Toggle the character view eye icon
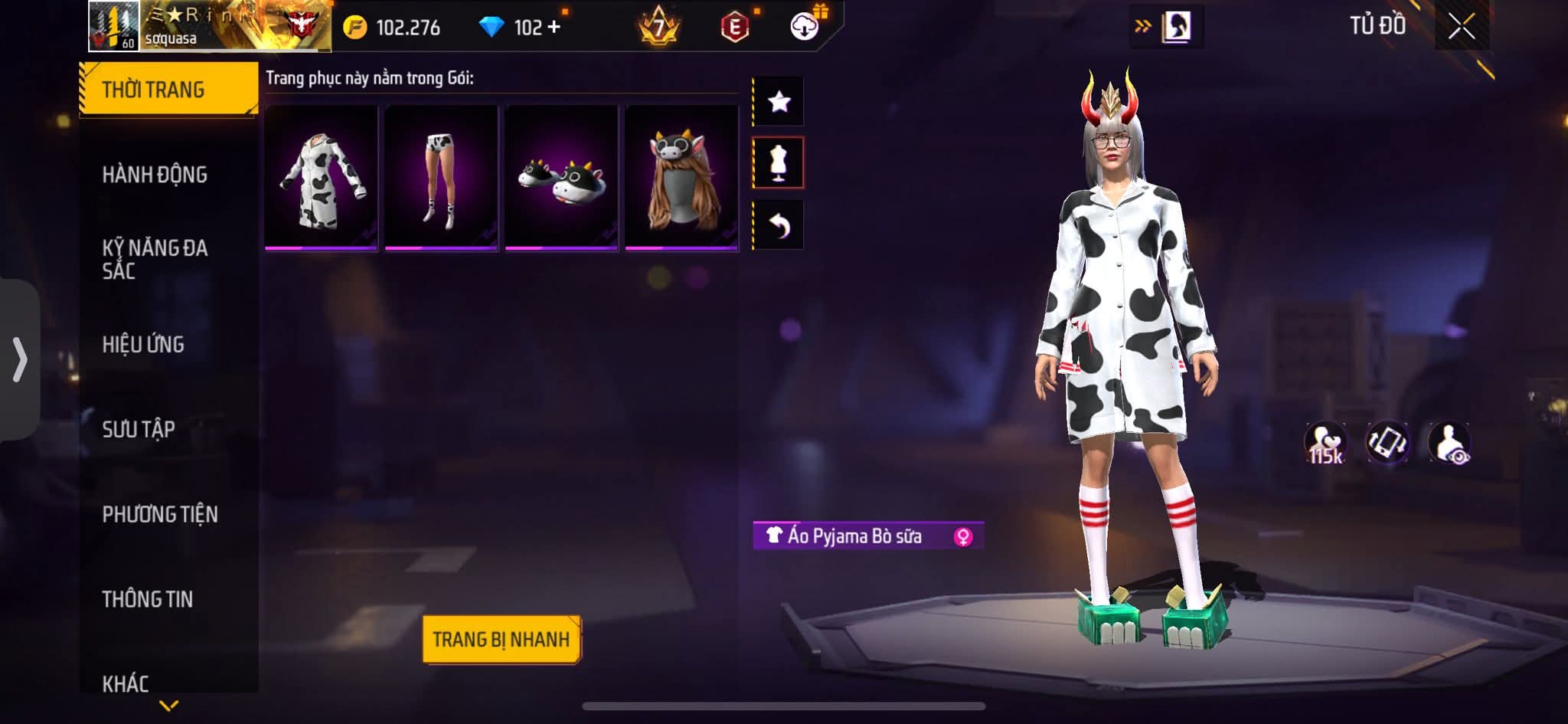The height and width of the screenshot is (724, 1568). tap(1449, 443)
